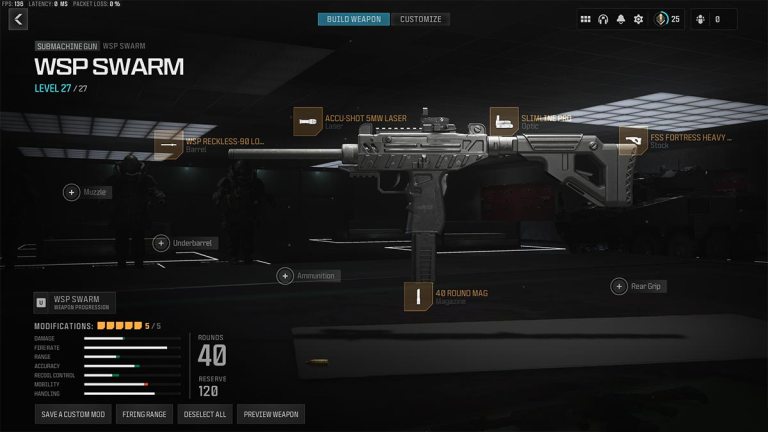768x432 pixels.
Task: Open the Customize tab
Action: (x=420, y=19)
